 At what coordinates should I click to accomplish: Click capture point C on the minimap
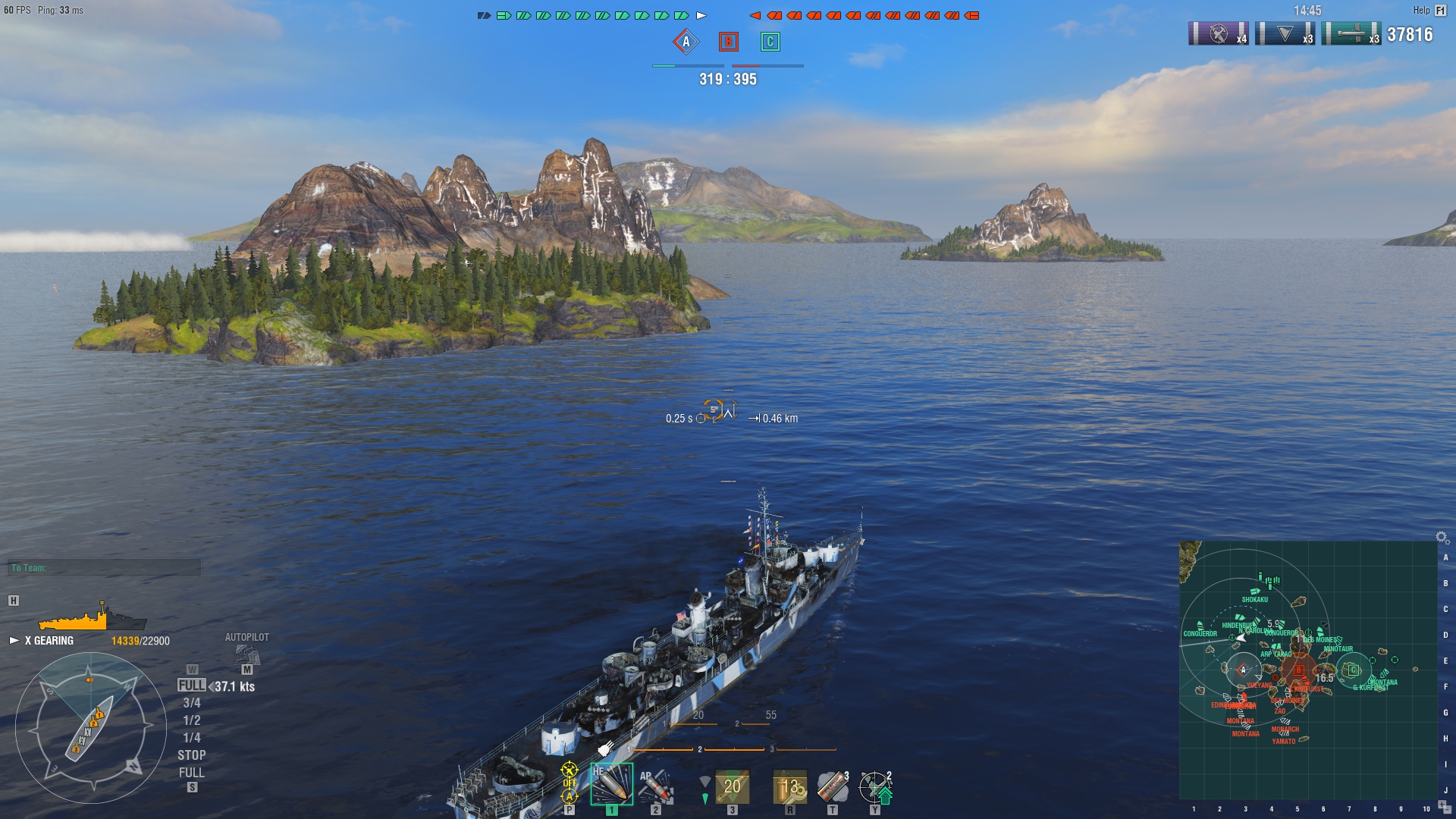(1352, 670)
